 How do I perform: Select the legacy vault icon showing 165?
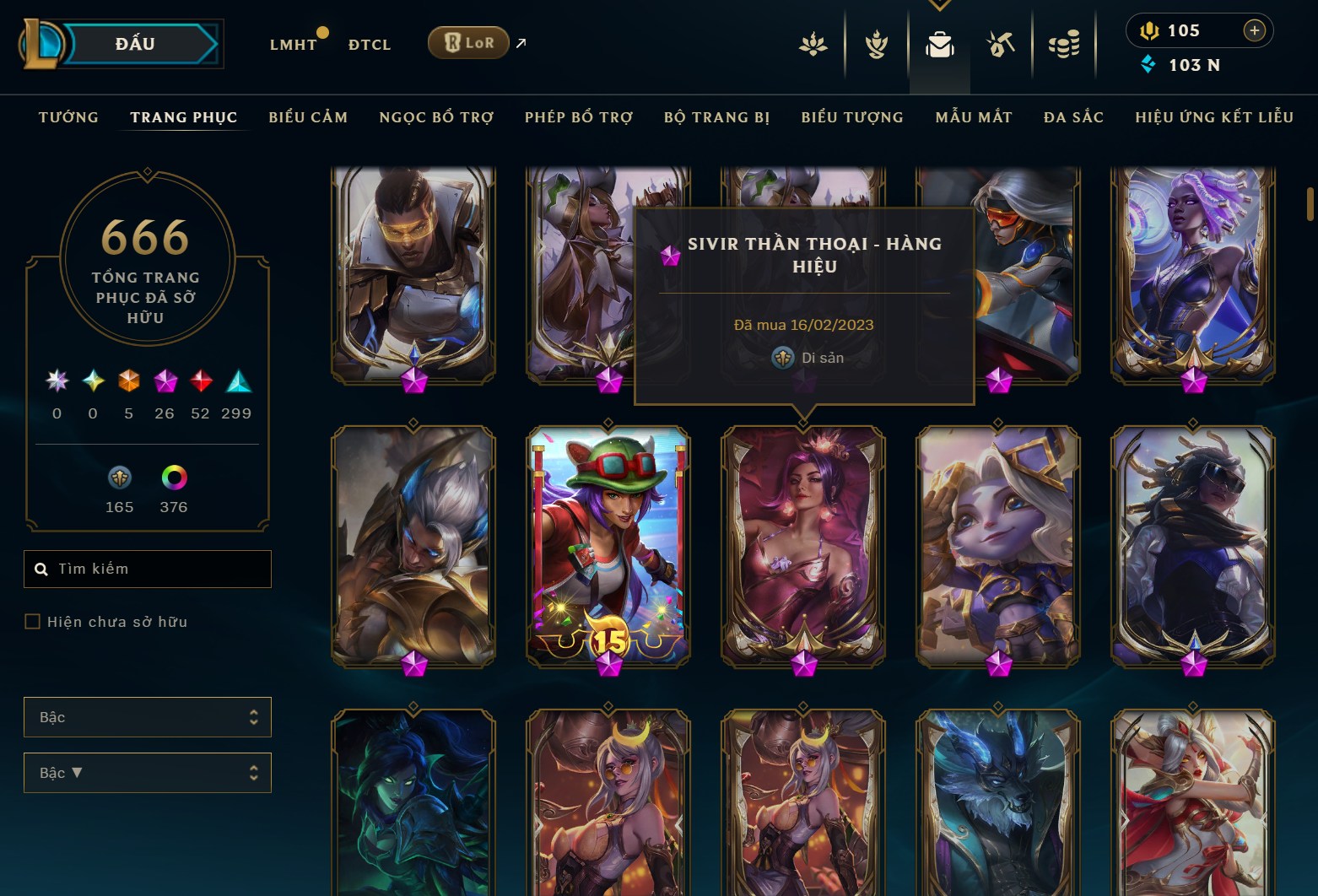pos(119,478)
